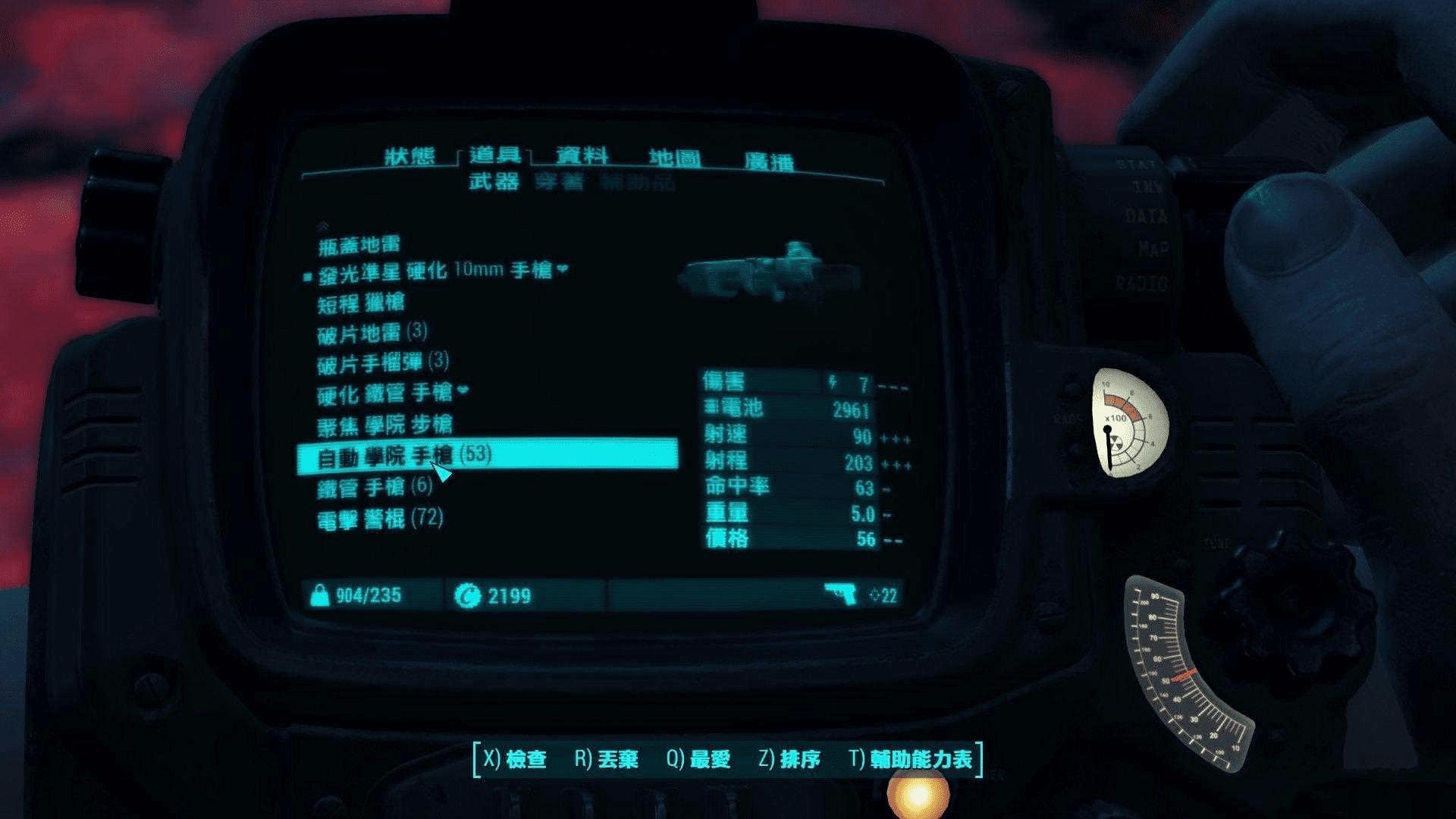Viewport: 1456px width, 819px height.
Task: Inspect the weapon using X) 檢查
Action: tap(517, 758)
